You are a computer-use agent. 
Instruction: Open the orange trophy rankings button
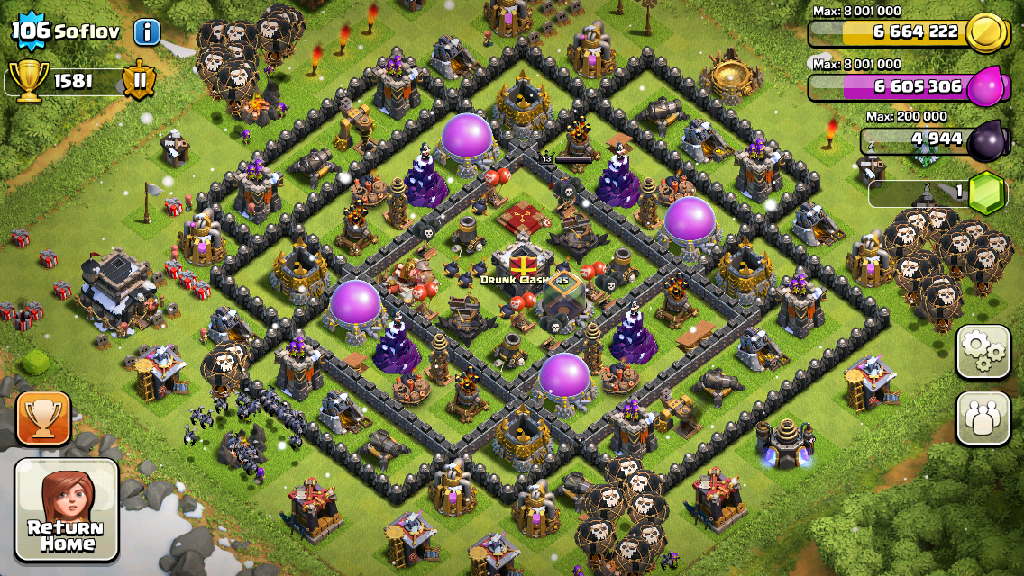(x=43, y=418)
